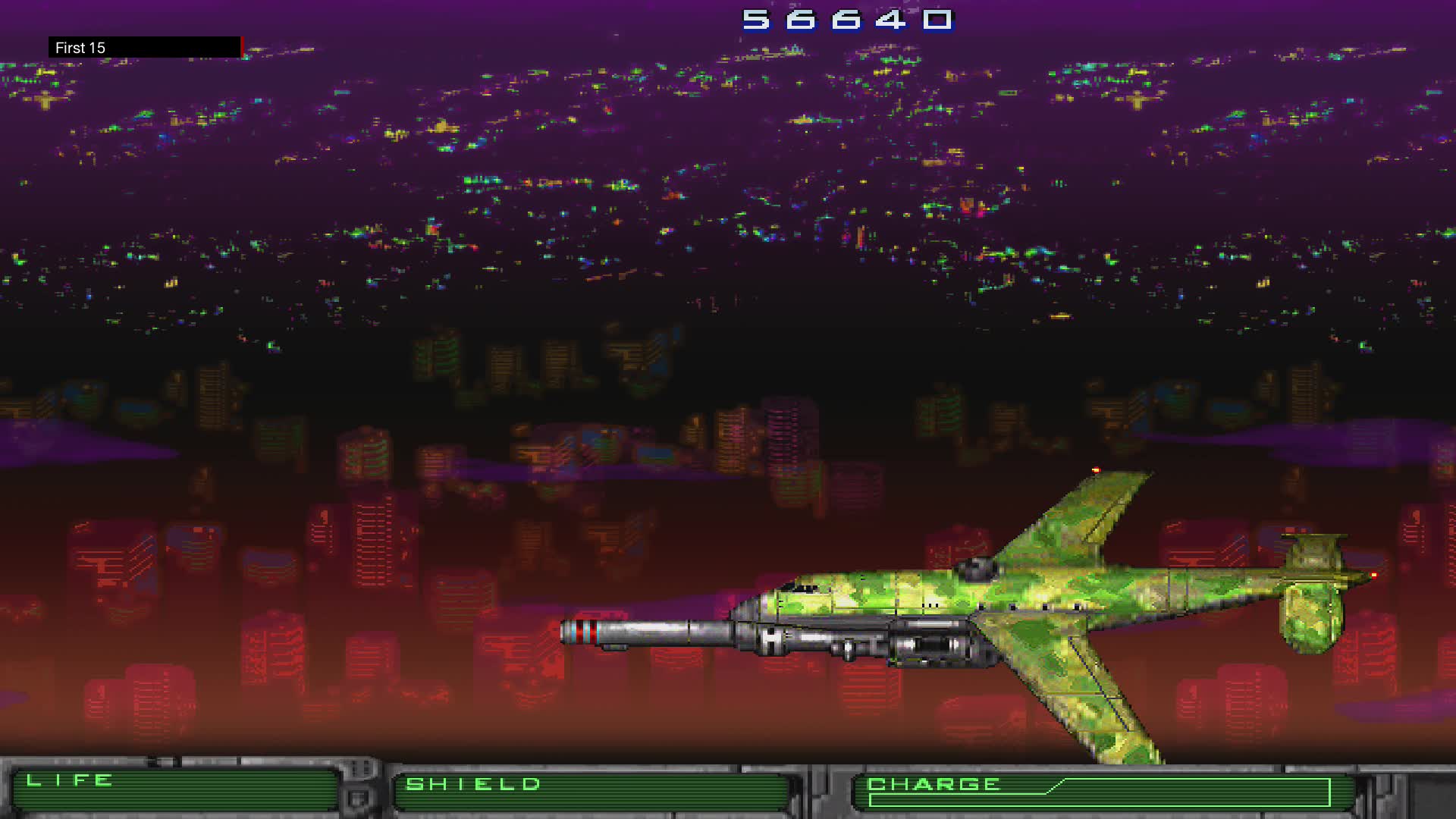Expand the First 15 status bar
This screenshot has width=1456, height=819.
pos(148,48)
